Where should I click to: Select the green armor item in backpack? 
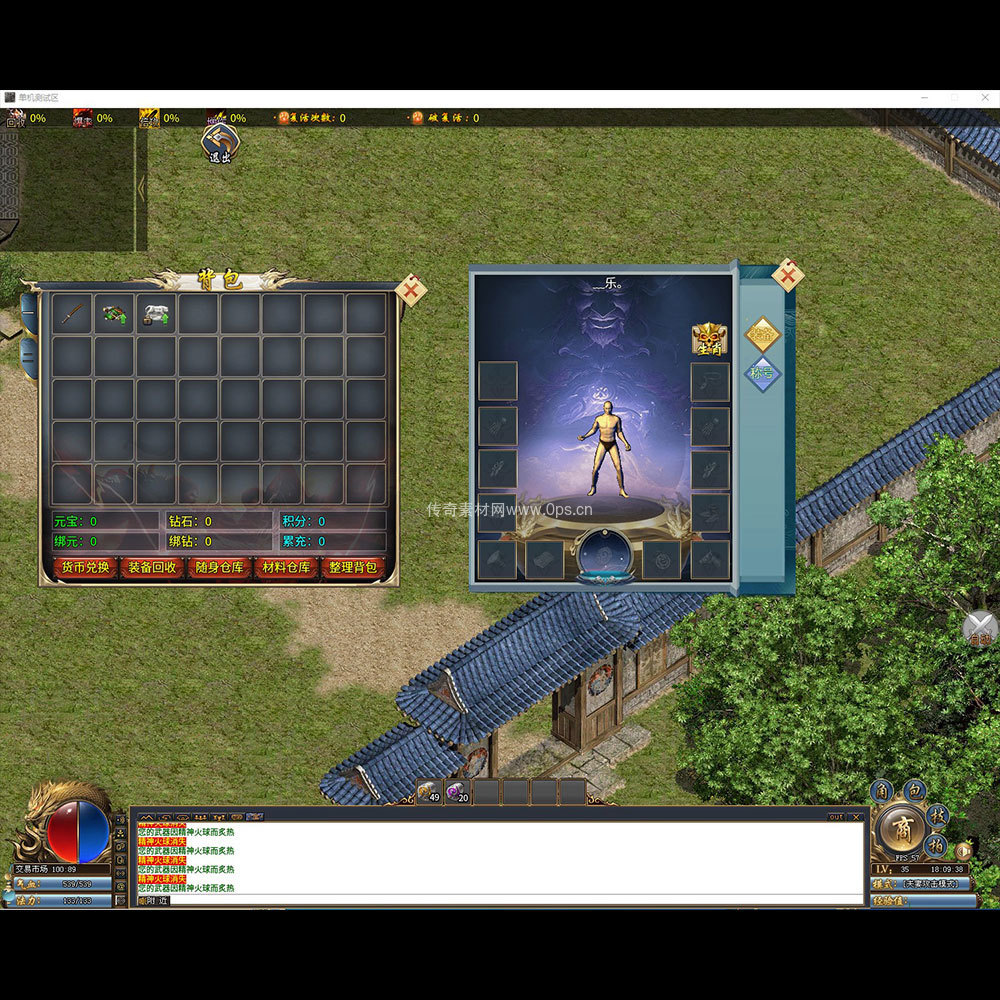114,314
